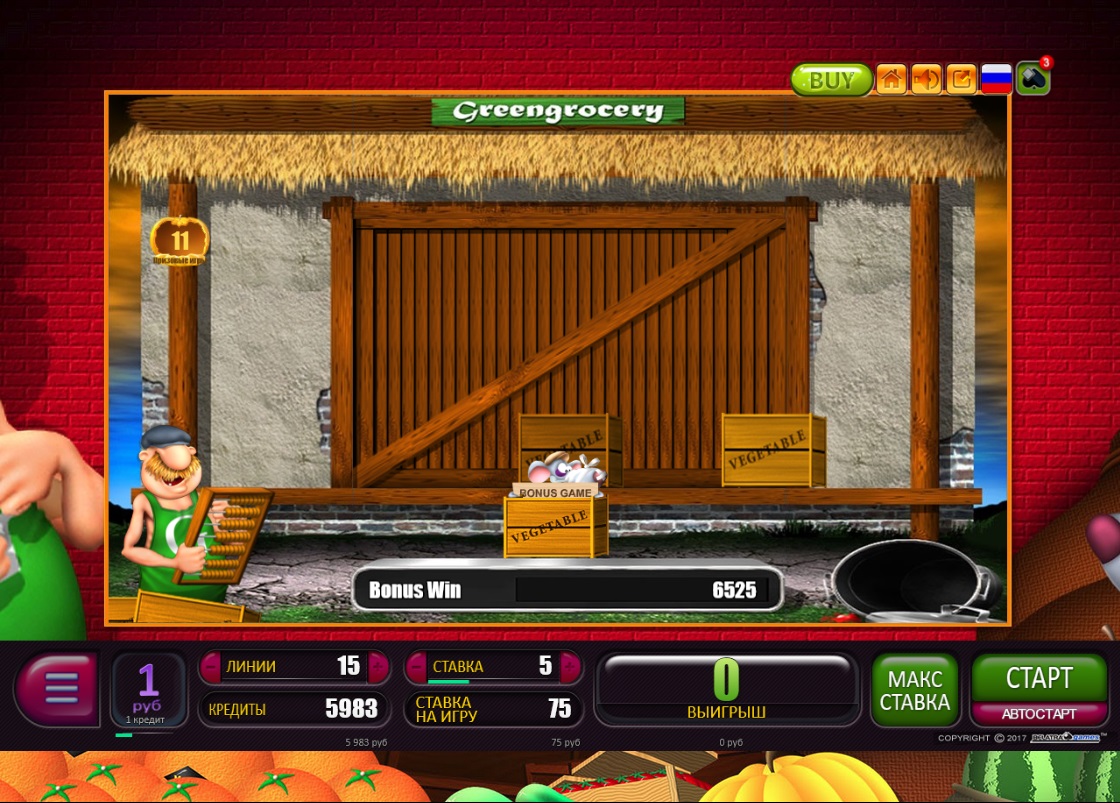Viewport: 1120px width, 803px height.
Task: Decrease the number of Линии
Action: point(211,666)
